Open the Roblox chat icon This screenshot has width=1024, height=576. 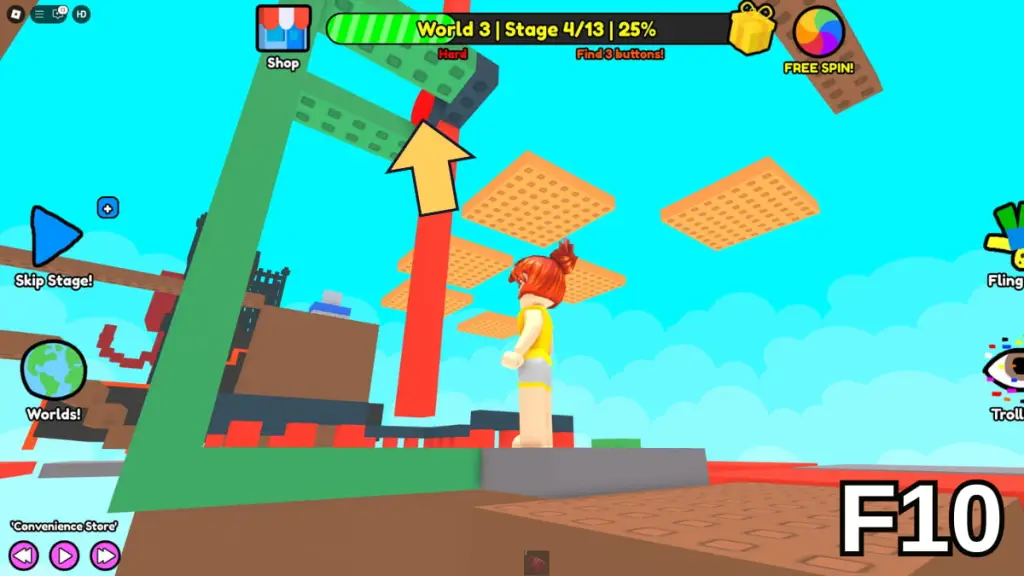coord(58,14)
